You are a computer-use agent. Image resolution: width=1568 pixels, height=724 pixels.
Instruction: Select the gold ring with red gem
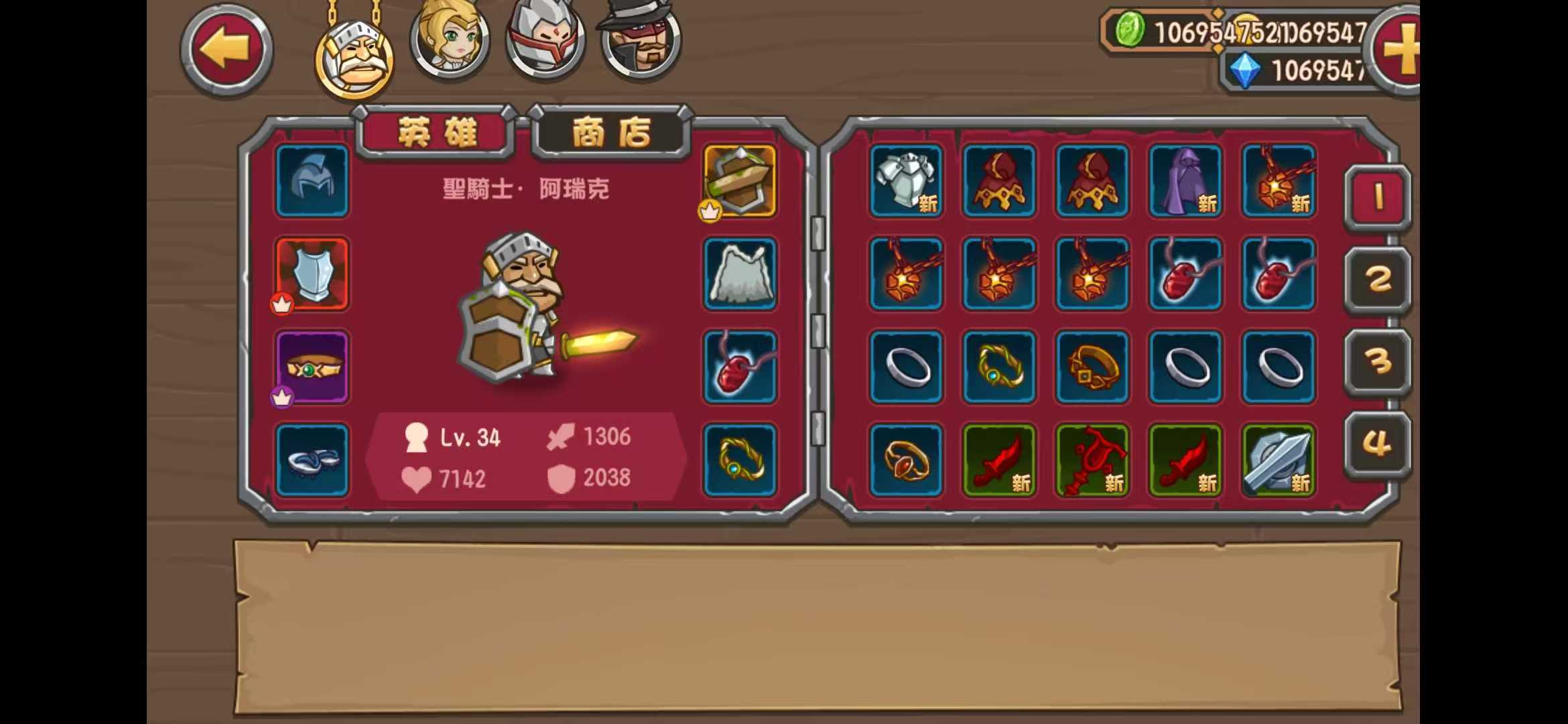point(906,461)
